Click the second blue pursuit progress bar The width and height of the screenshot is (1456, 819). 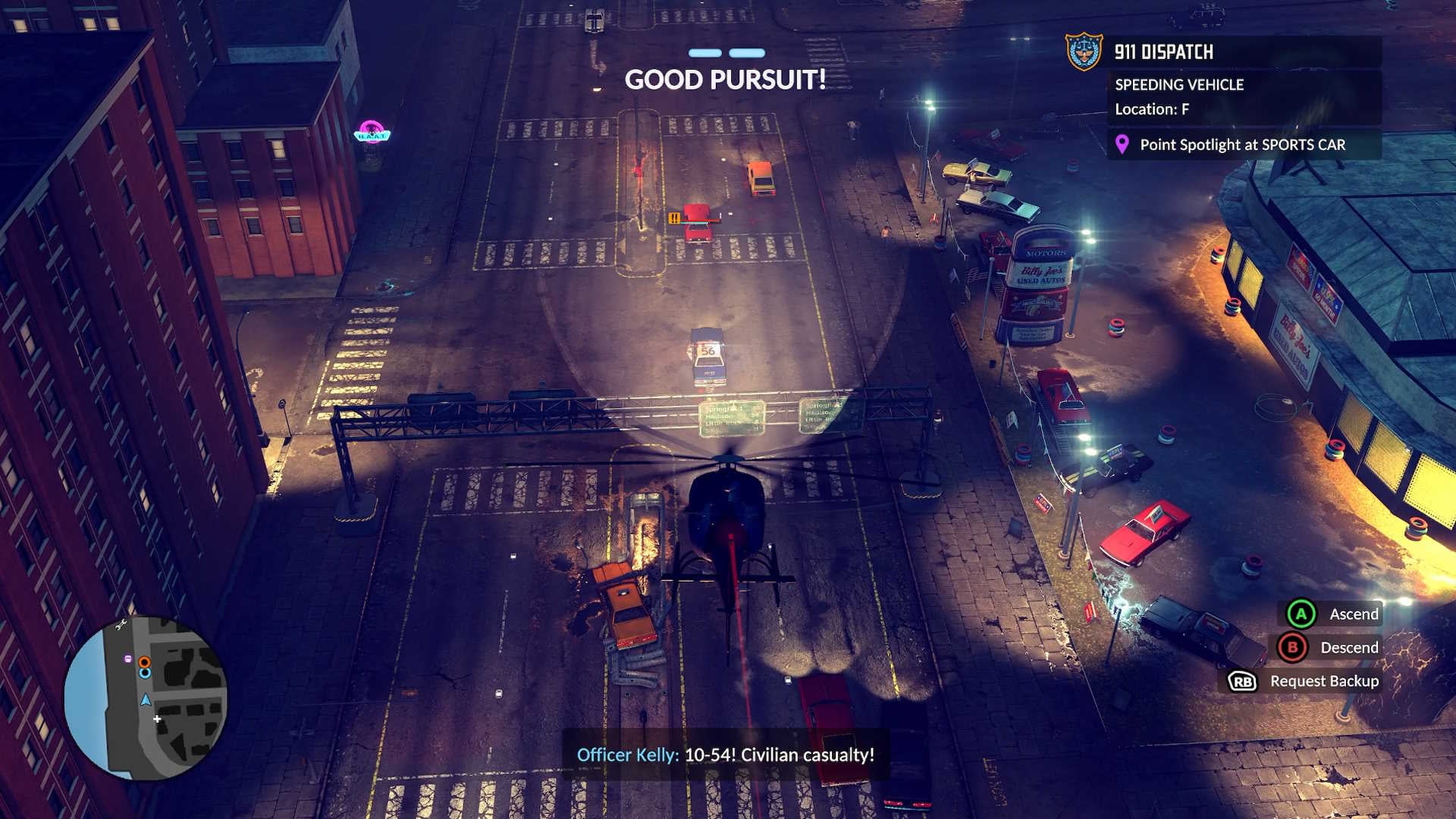point(746,52)
